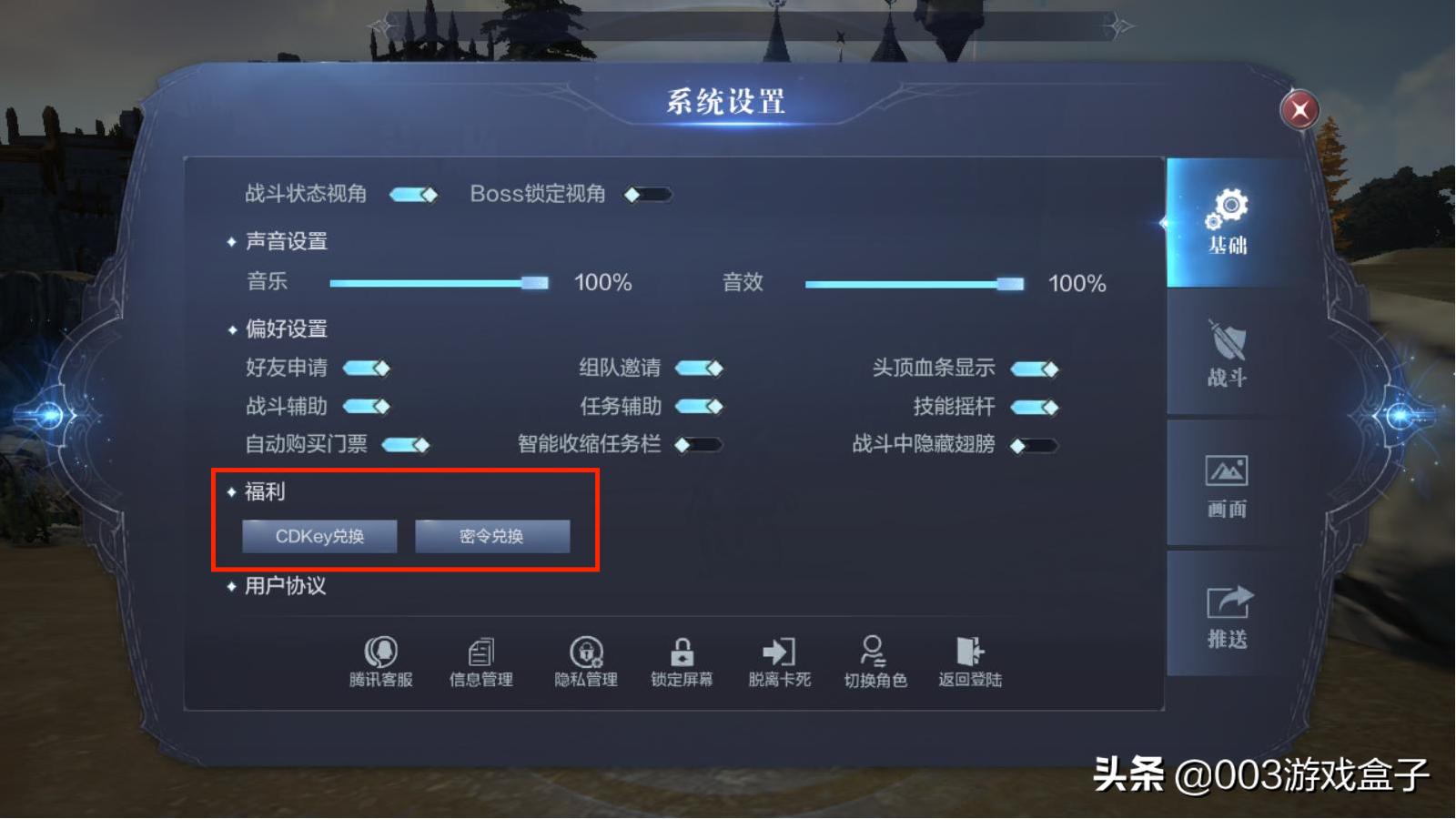Use 脱离卡死 to escape being stuck
This screenshot has height=819, width=1456.
point(778,660)
